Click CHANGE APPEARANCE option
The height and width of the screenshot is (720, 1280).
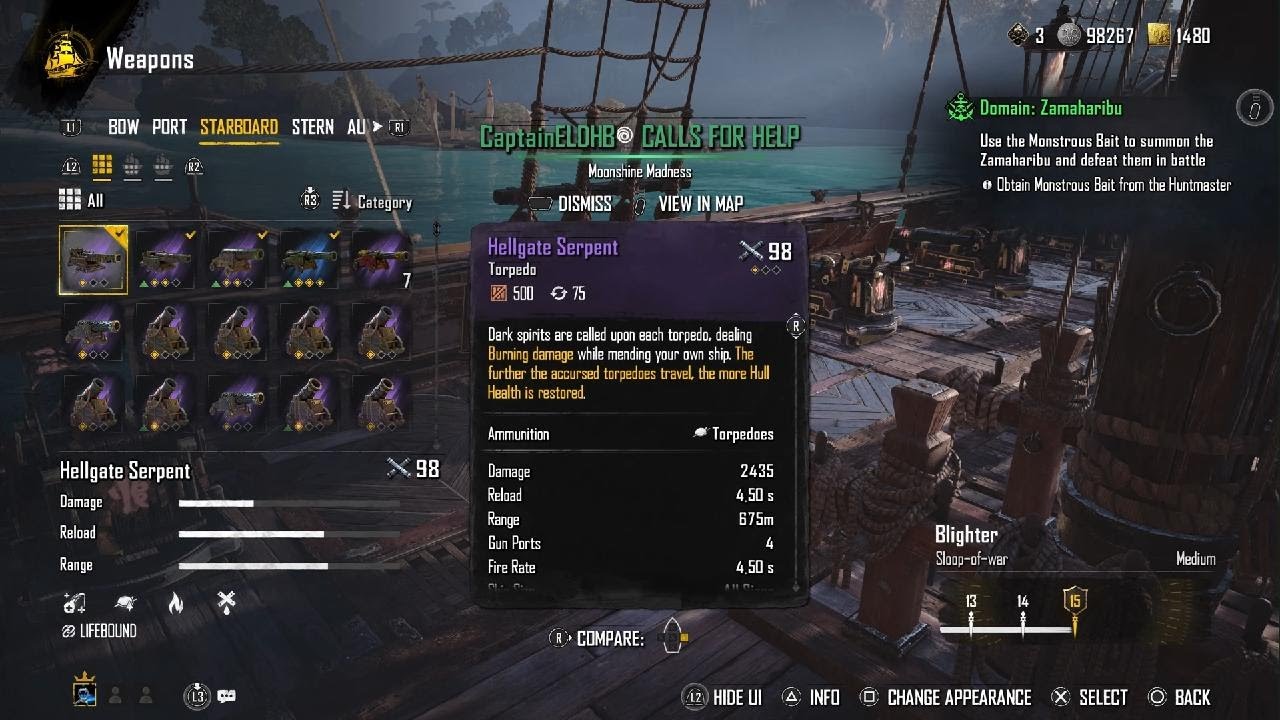point(958,698)
